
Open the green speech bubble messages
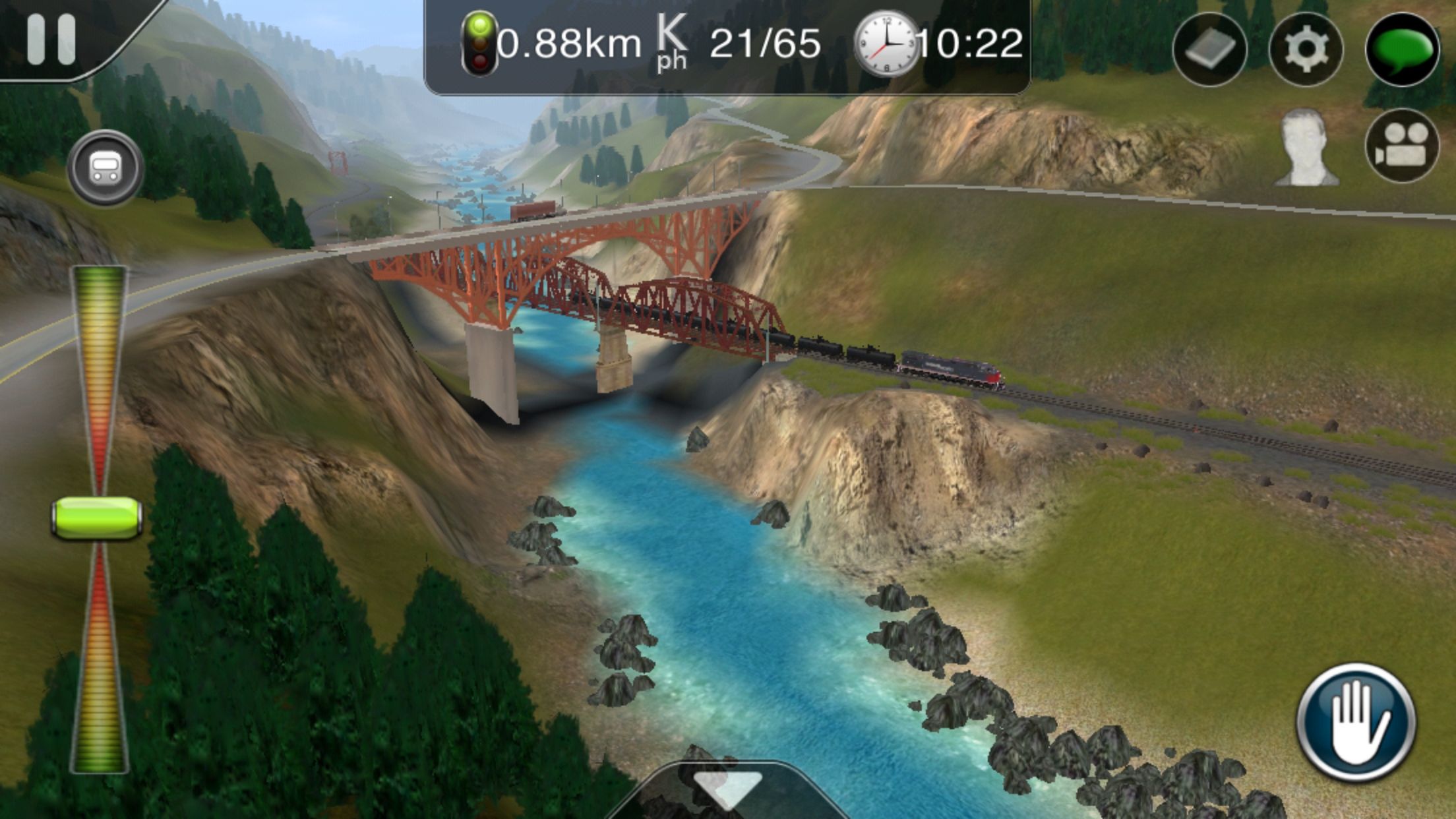pyautogui.click(x=1402, y=49)
